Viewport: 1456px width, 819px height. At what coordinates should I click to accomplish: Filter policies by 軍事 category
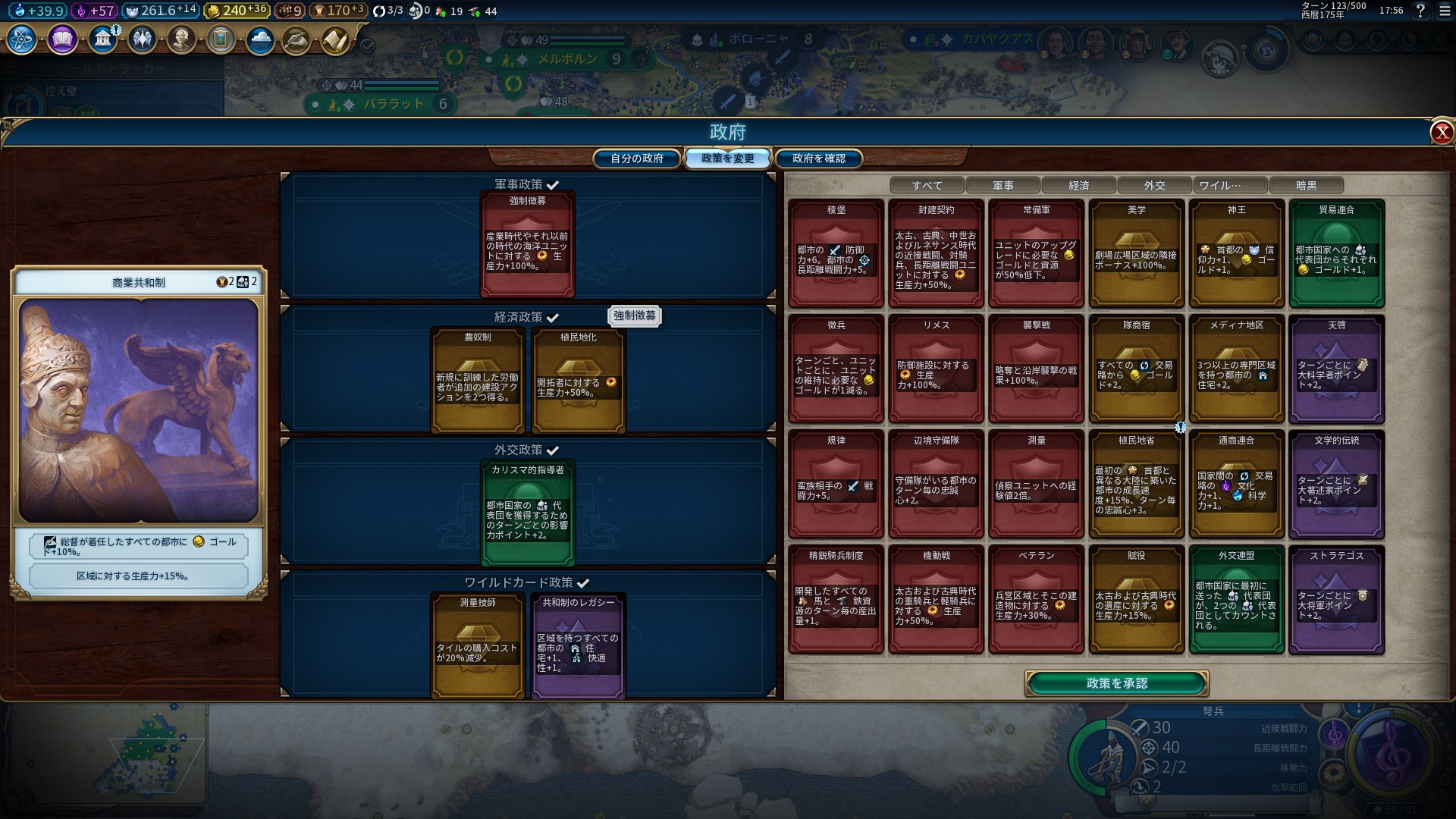(1003, 186)
